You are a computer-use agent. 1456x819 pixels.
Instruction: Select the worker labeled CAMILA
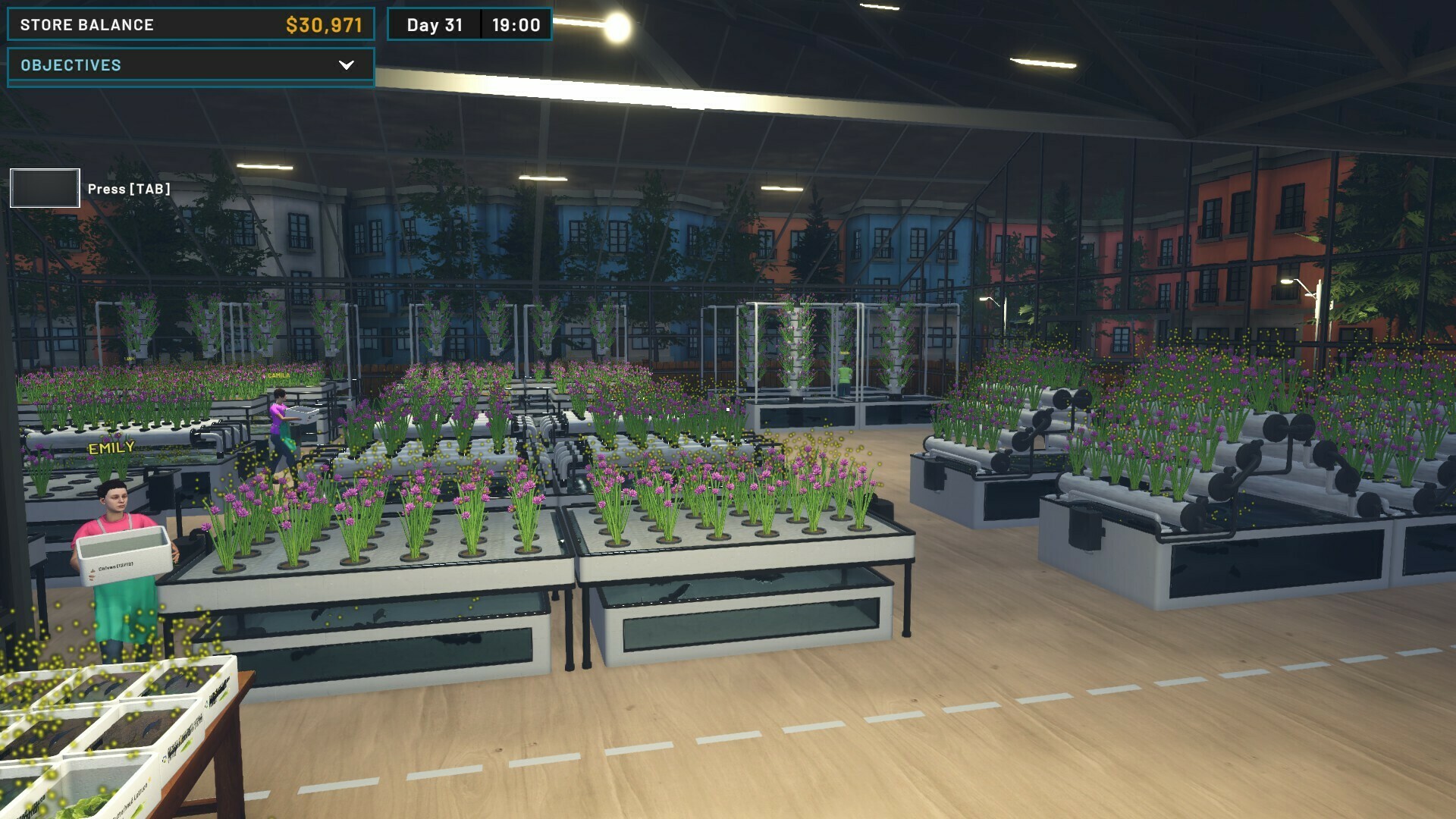click(x=278, y=375)
